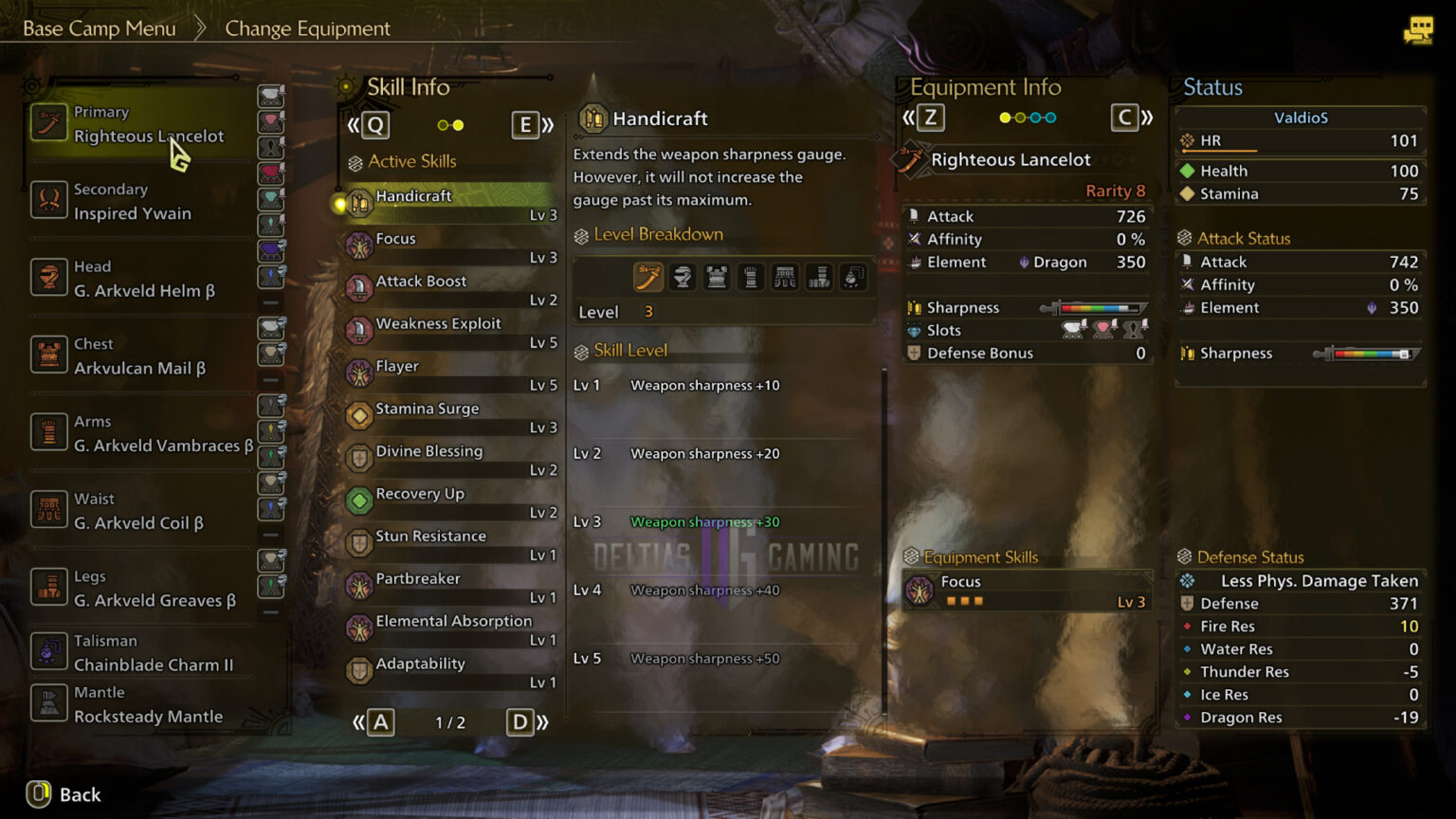Click the C arrow in Equipment Info header
The image size is (1456, 819).
(x=1124, y=118)
